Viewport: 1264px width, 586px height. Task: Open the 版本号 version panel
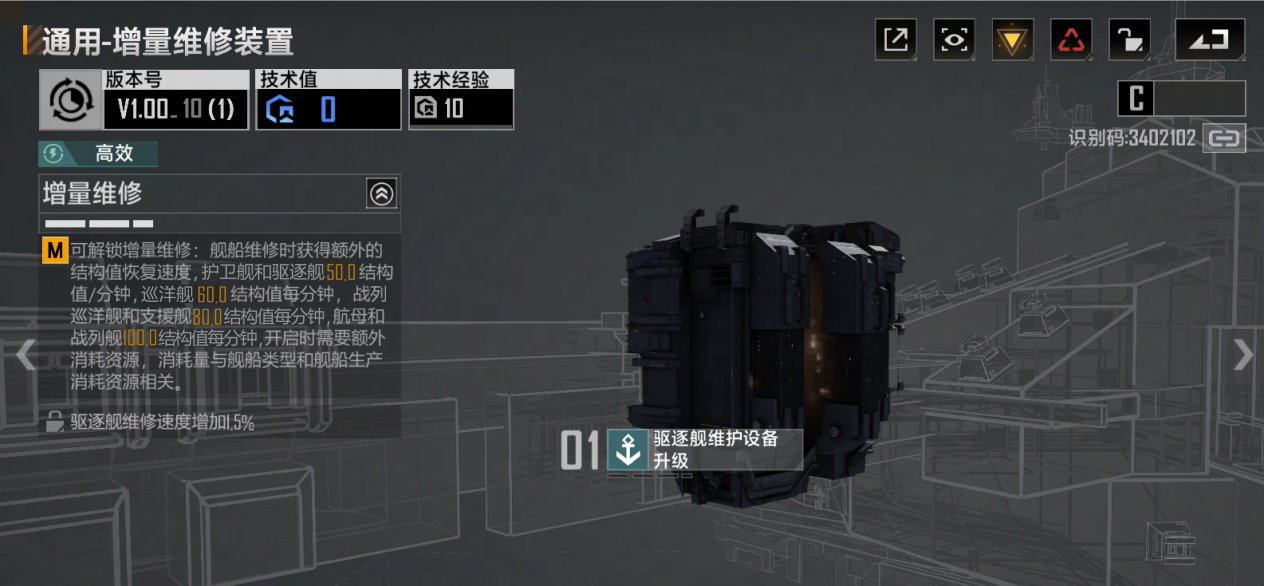pyautogui.click(x=144, y=100)
